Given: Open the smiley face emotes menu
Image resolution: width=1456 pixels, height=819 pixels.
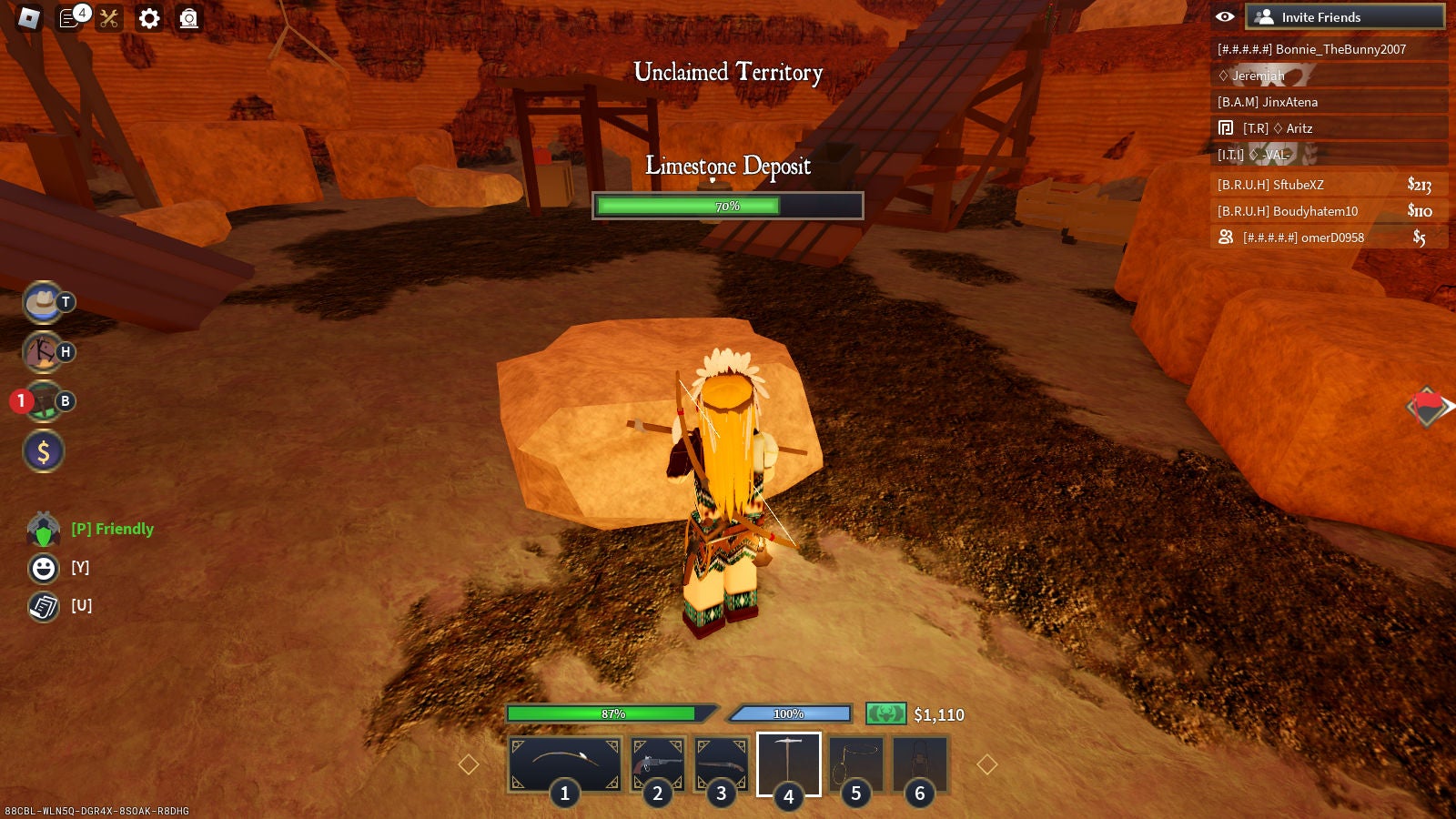Looking at the screenshot, I should (x=43, y=568).
